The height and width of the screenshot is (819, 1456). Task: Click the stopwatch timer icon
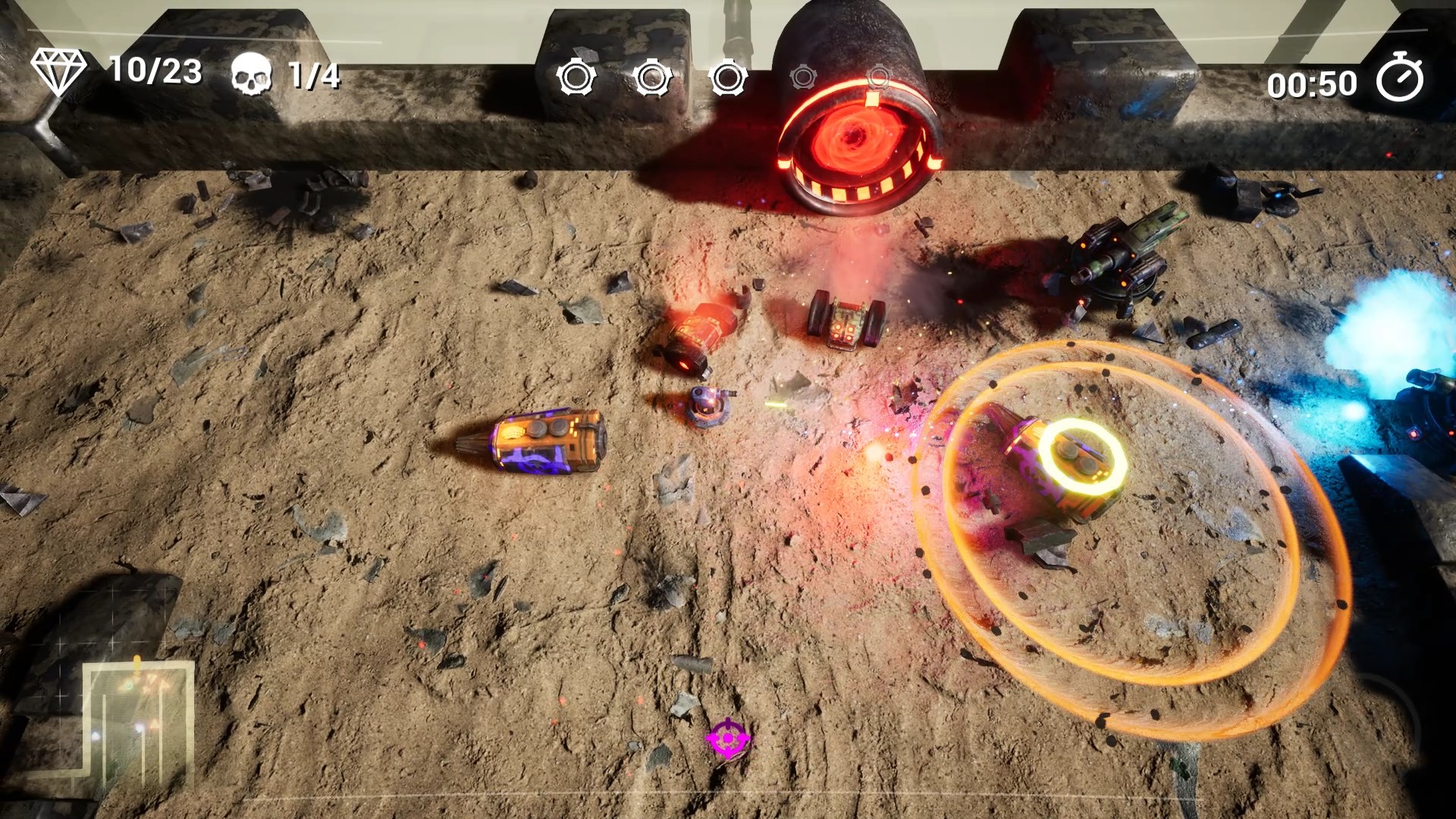[x=1400, y=78]
